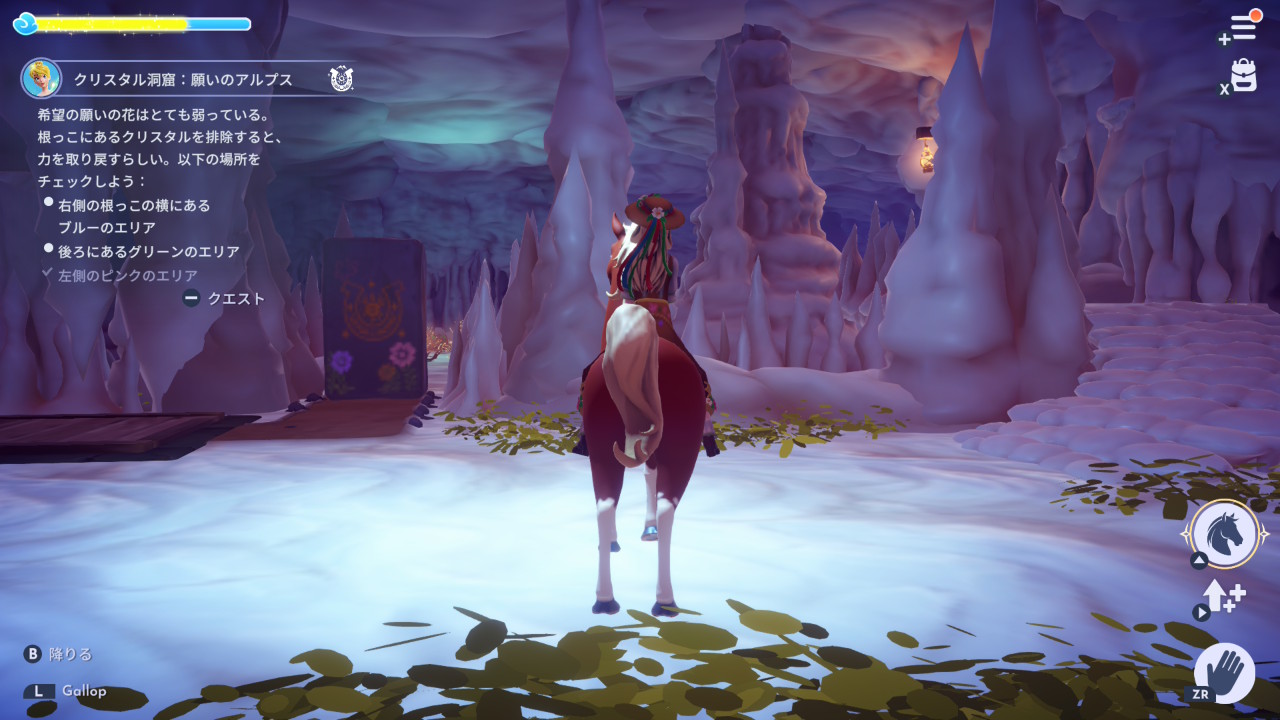Click the quest emblem badge icon
Image resolution: width=1280 pixels, height=720 pixels.
point(341,78)
